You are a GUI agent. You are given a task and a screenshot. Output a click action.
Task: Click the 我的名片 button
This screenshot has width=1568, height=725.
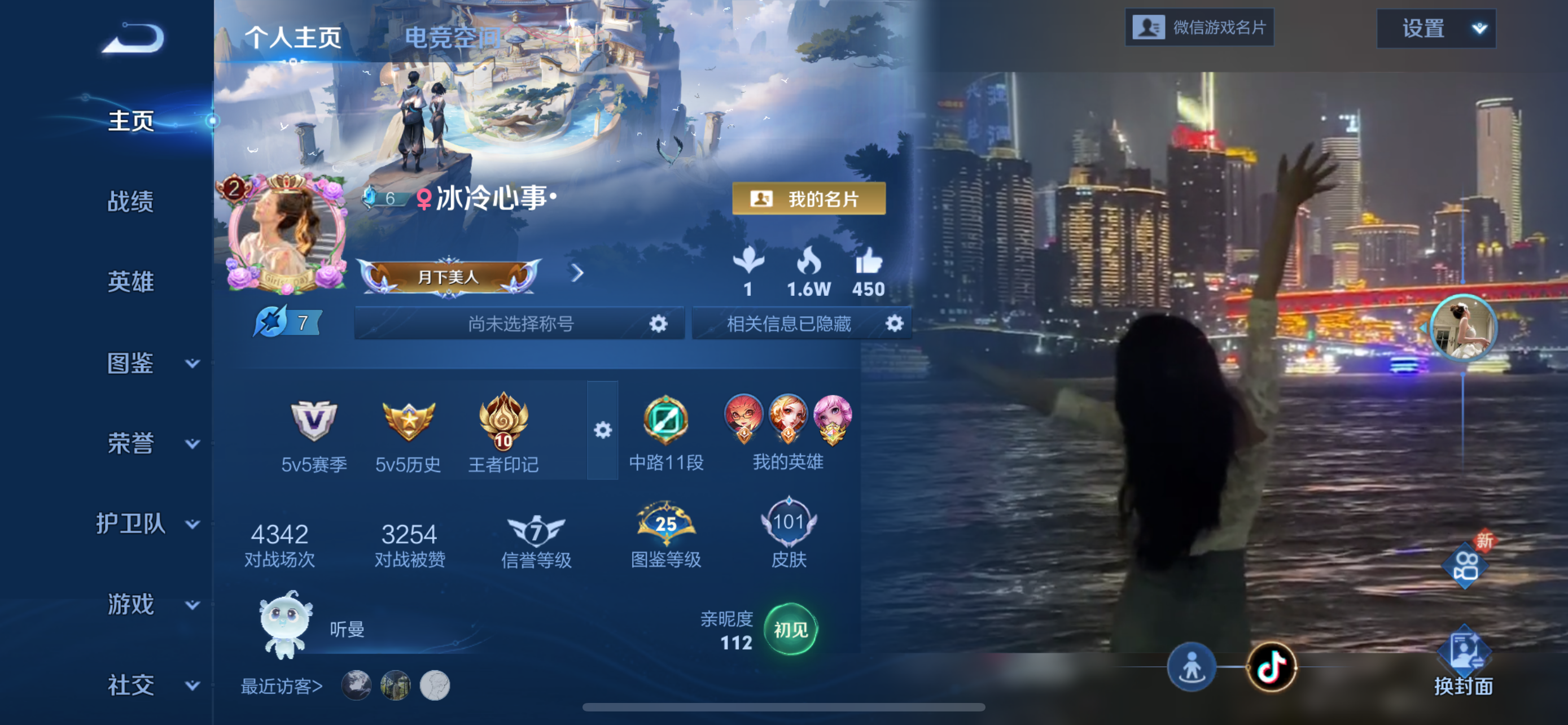pyautogui.click(x=809, y=199)
